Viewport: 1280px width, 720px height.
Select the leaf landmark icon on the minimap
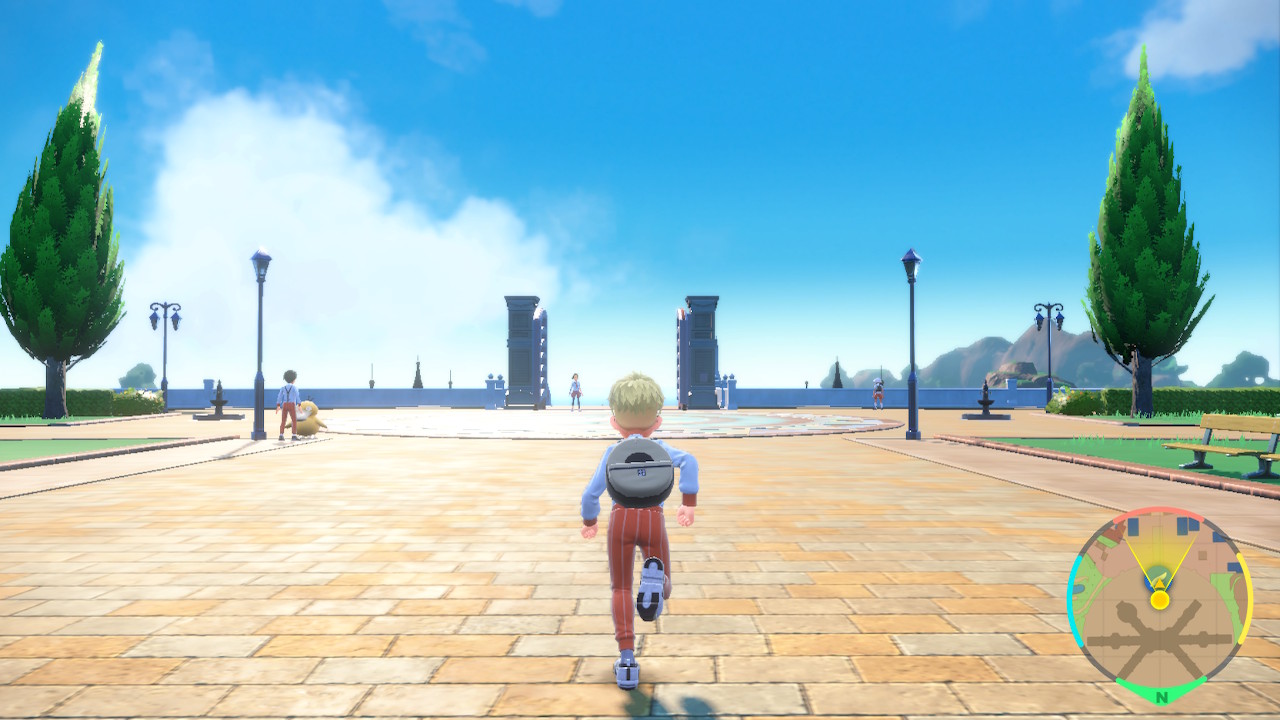(1160, 577)
